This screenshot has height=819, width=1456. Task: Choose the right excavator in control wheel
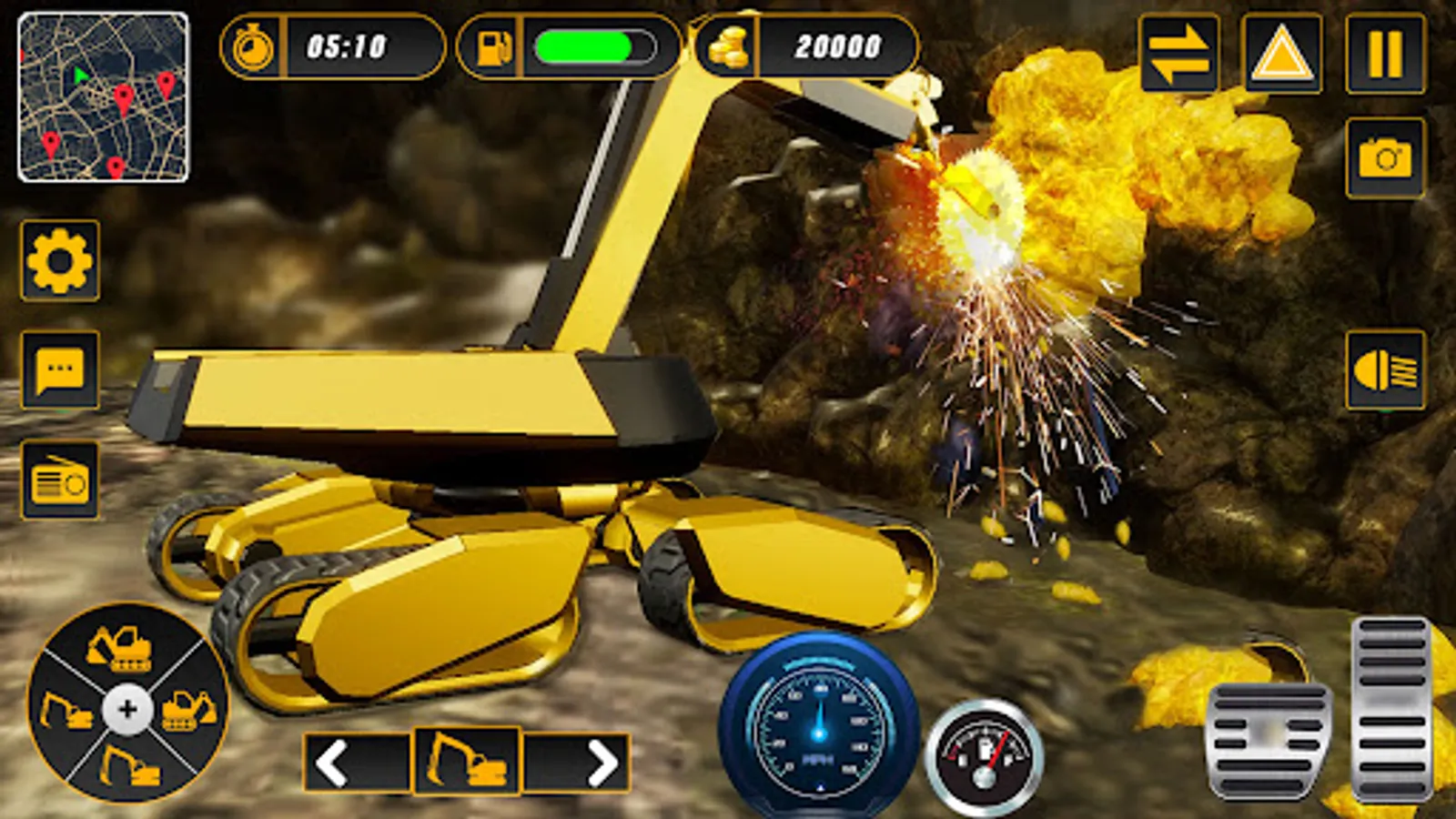(x=188, y=710)
